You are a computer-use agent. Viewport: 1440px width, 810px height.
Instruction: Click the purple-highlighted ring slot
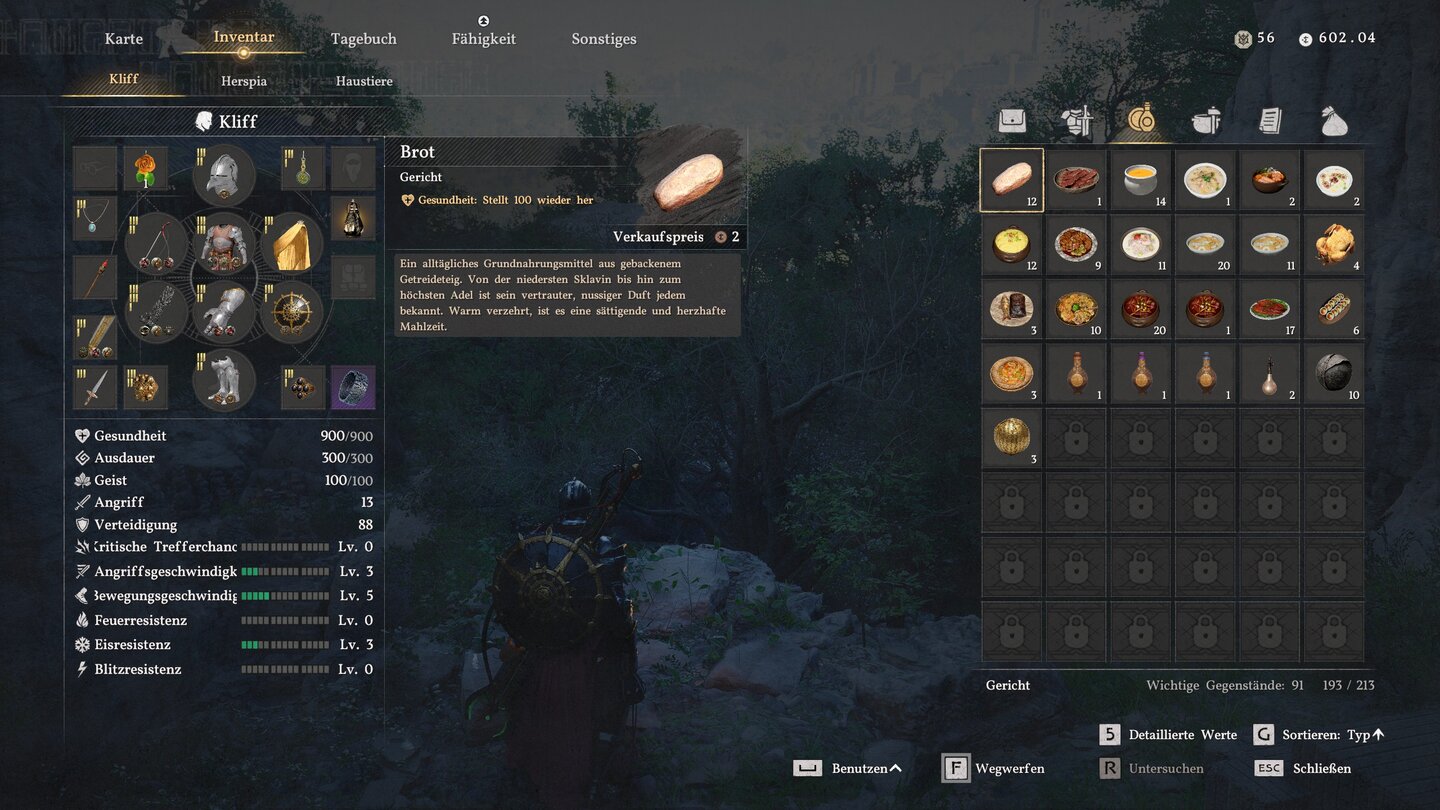click(x=353, y=387)
